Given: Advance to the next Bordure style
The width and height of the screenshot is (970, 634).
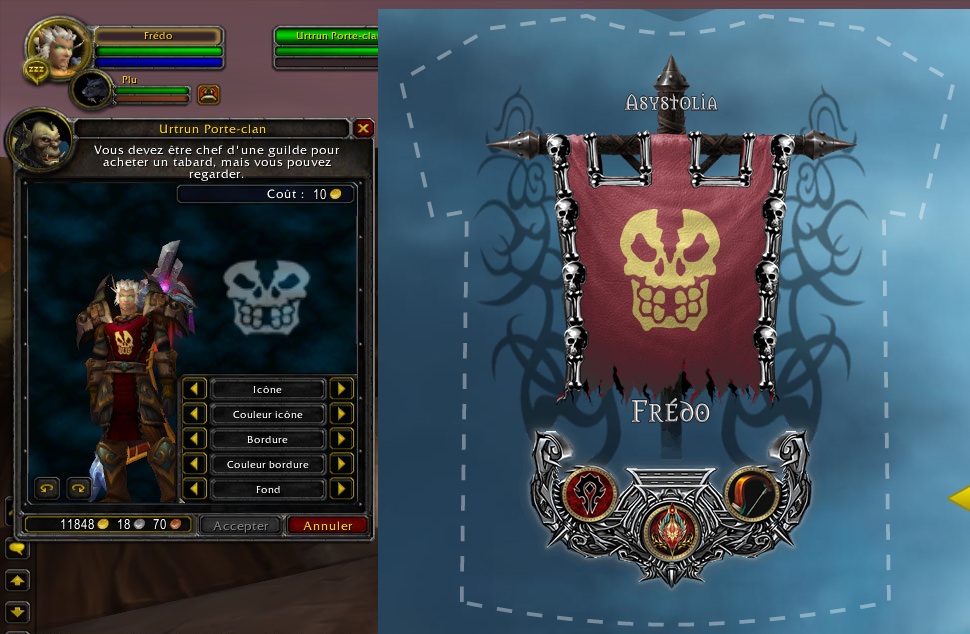Looking at the screenshot, I should pos(342,439).
